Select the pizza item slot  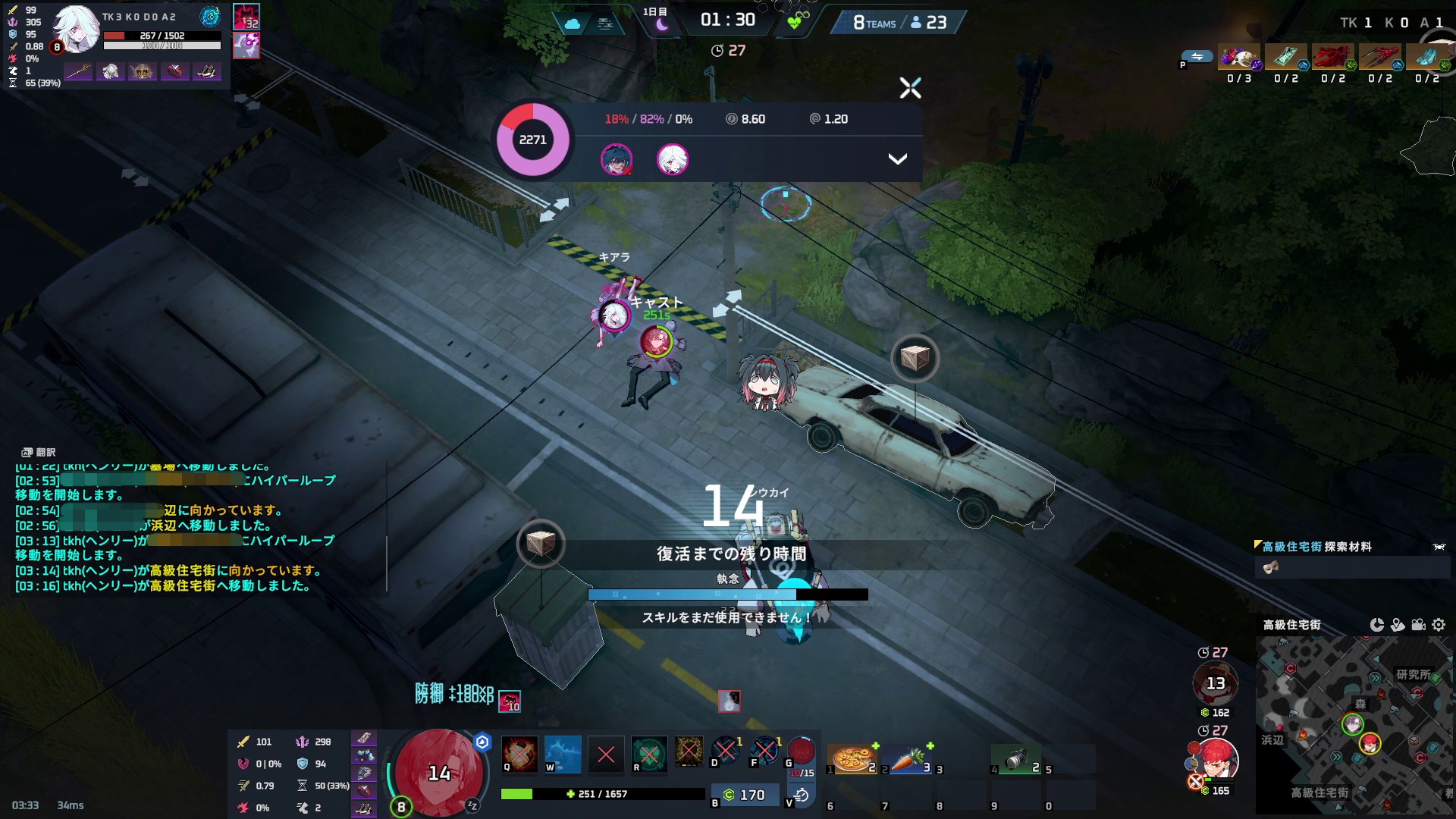tap(852, 758)
